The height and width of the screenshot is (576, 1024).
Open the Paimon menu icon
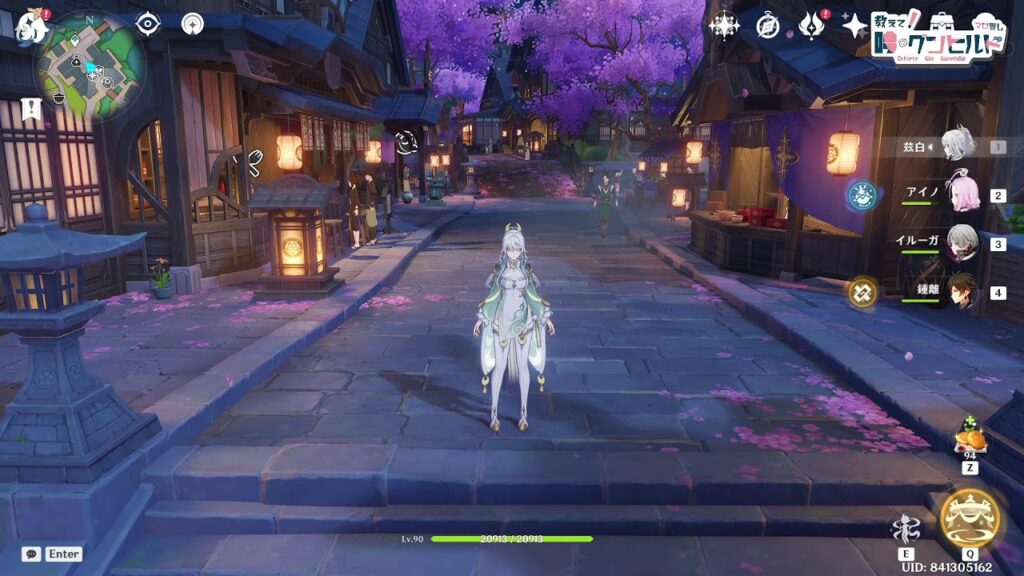(x=31, y=27)
